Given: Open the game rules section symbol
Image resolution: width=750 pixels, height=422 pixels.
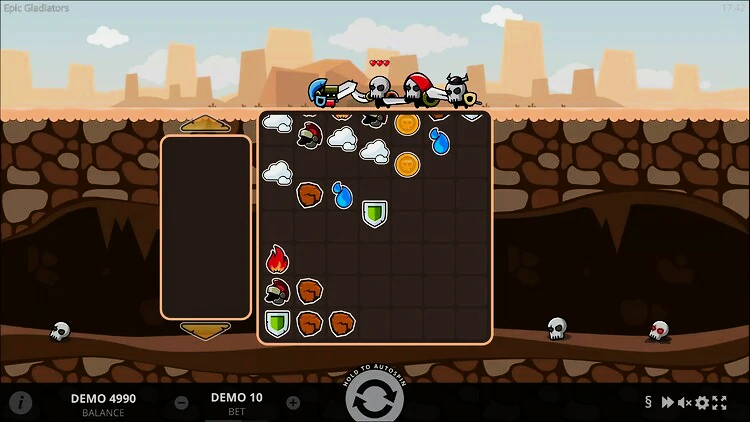Looking at the screenshot, I should 648,403.
